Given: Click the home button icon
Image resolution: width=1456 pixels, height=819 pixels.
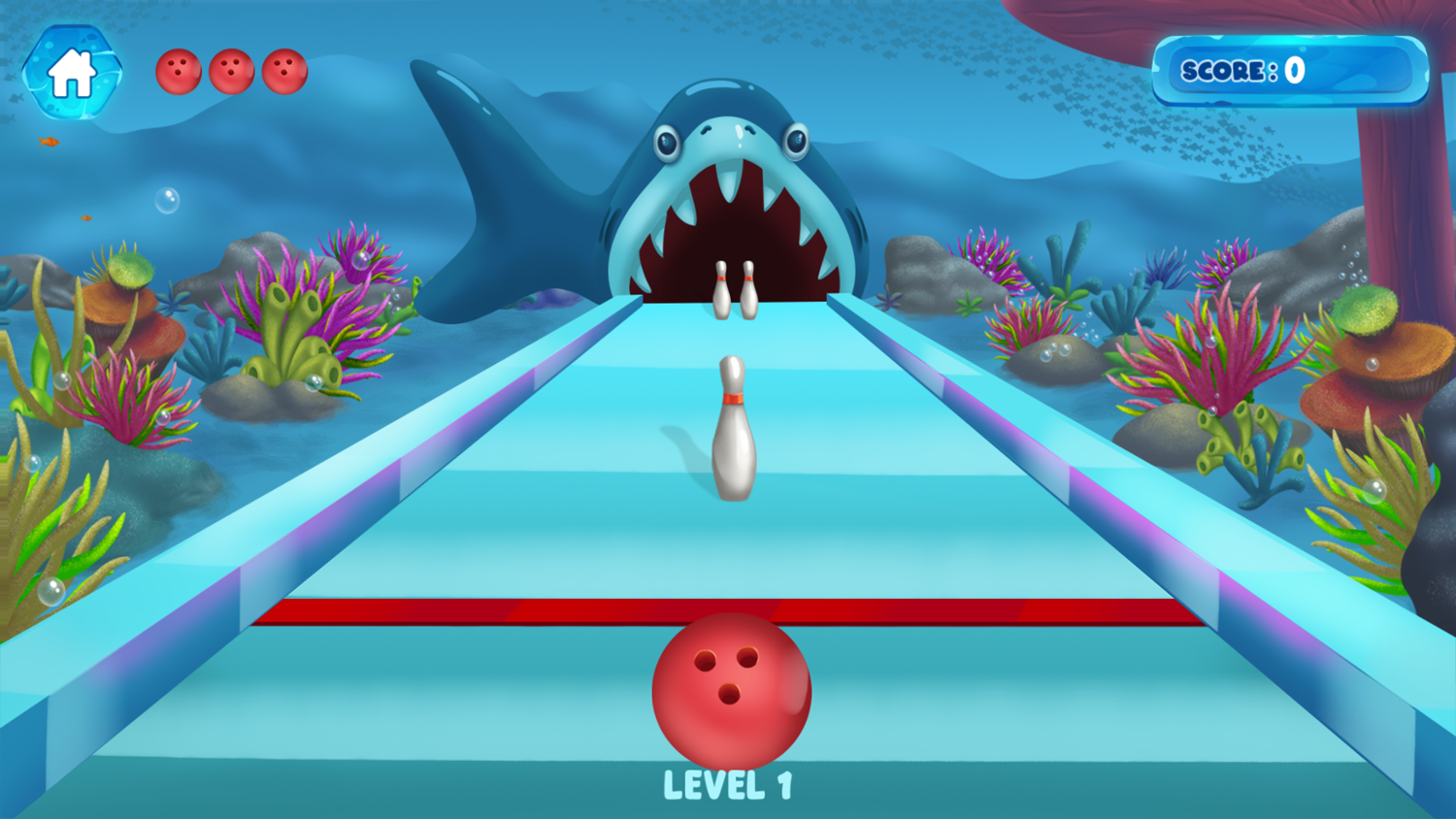Looking at the screenshot, I should click(x=74, y=73).
